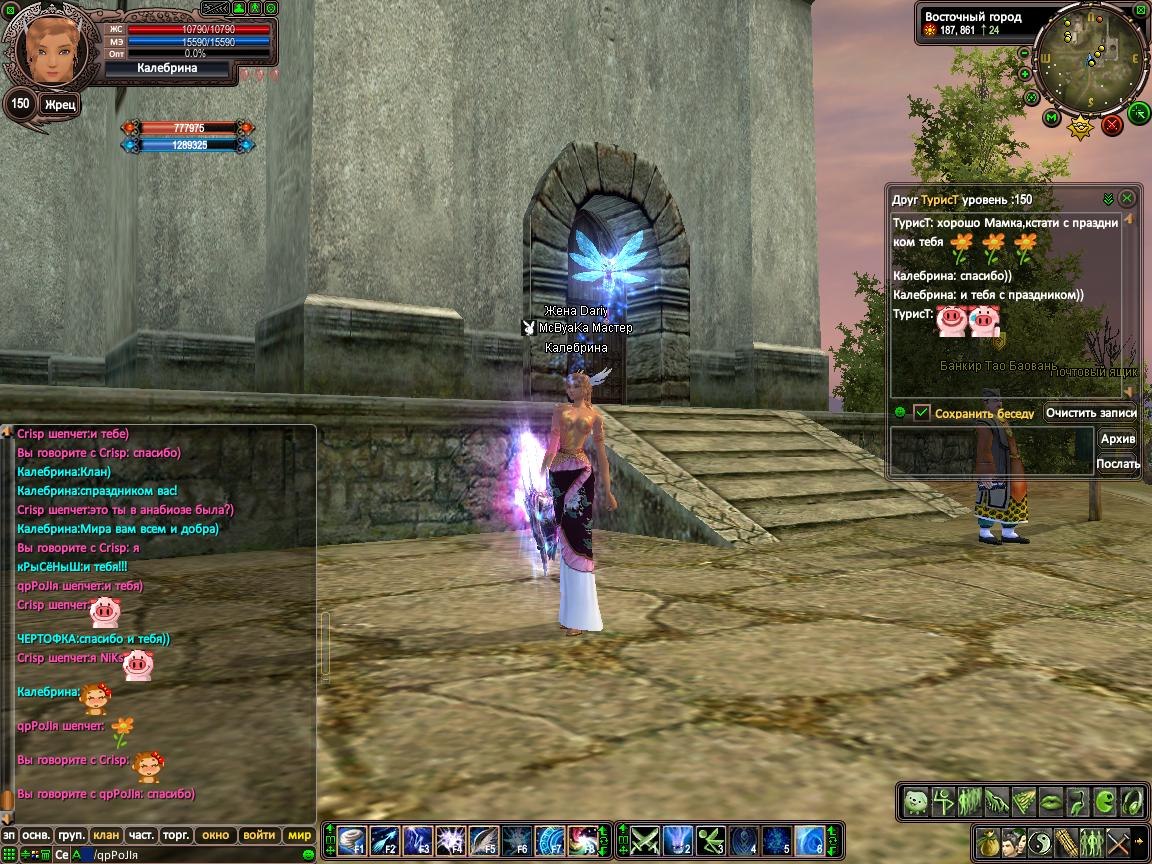Close the ТурисТ friend chat window

[x=1127, y=198]
